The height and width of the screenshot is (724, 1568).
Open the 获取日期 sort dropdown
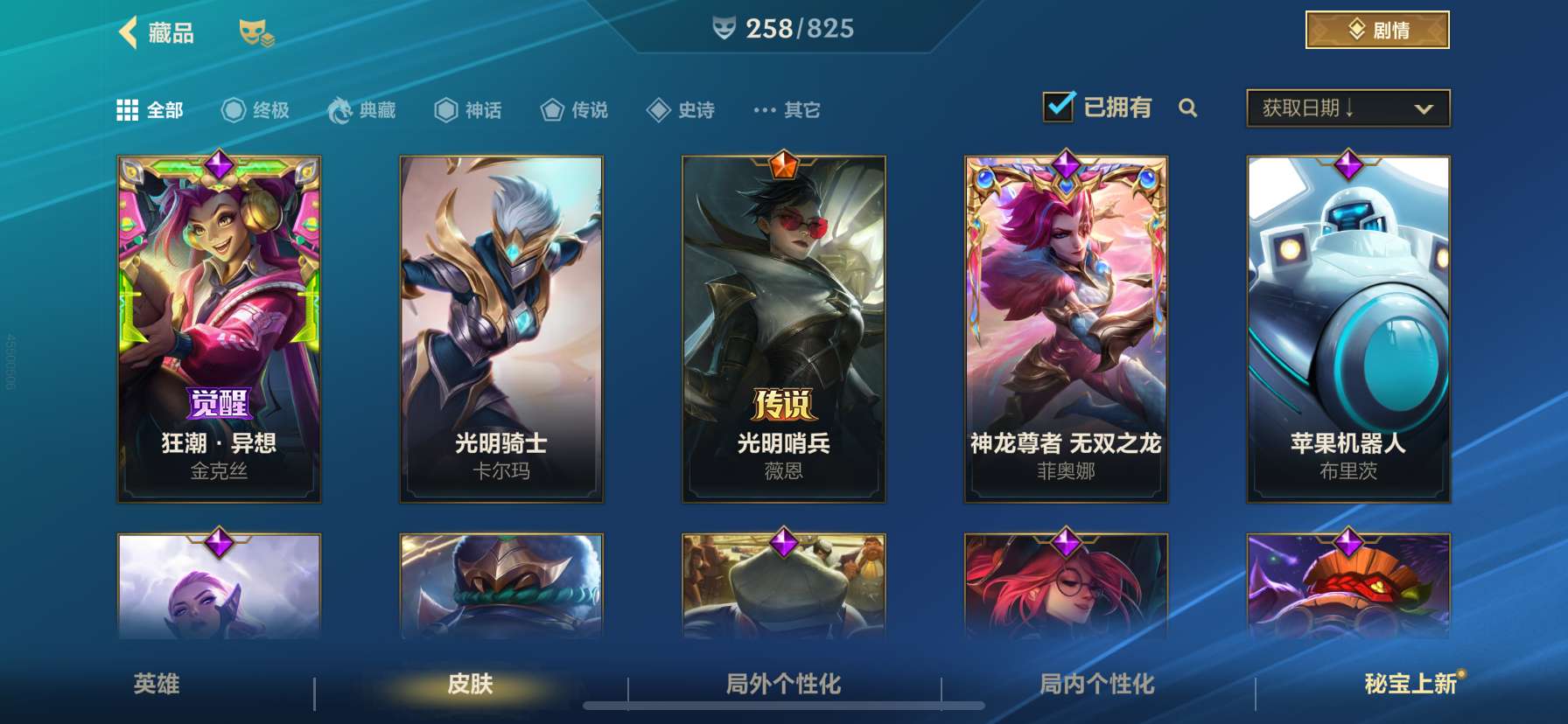(x=1347, y=108)
